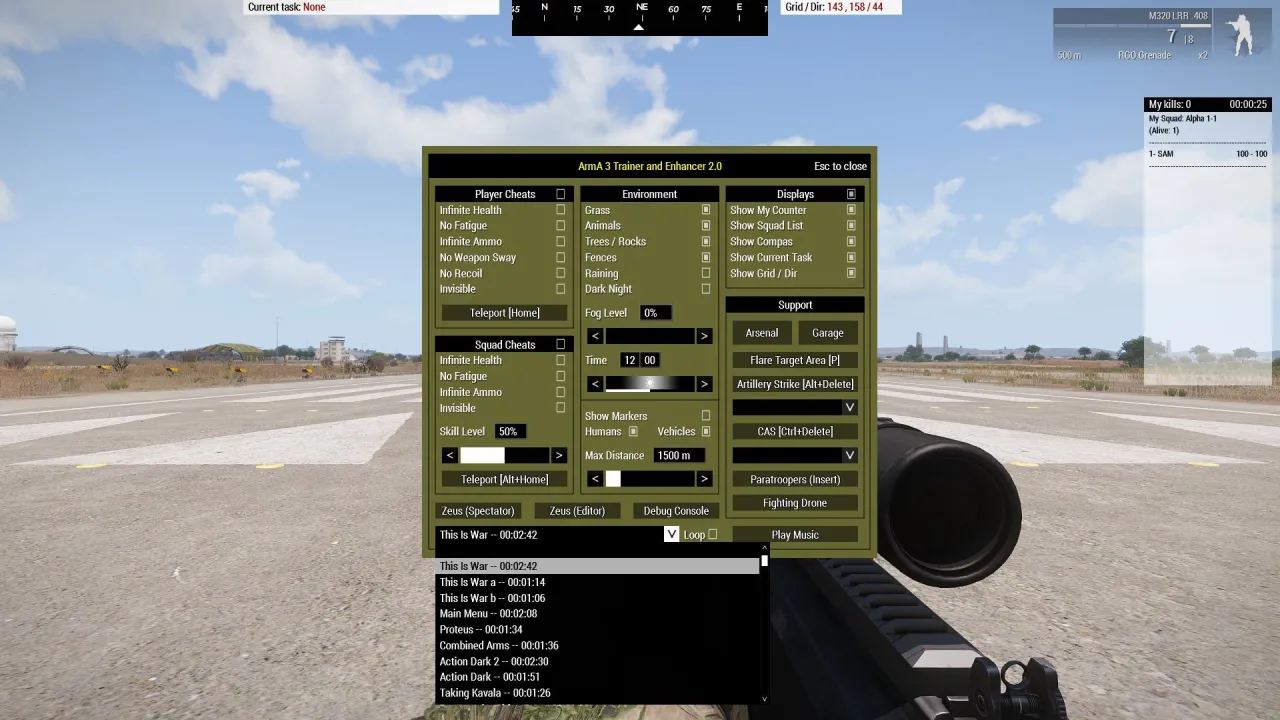Disable Grass in the Environment panel

coord(707,209)
